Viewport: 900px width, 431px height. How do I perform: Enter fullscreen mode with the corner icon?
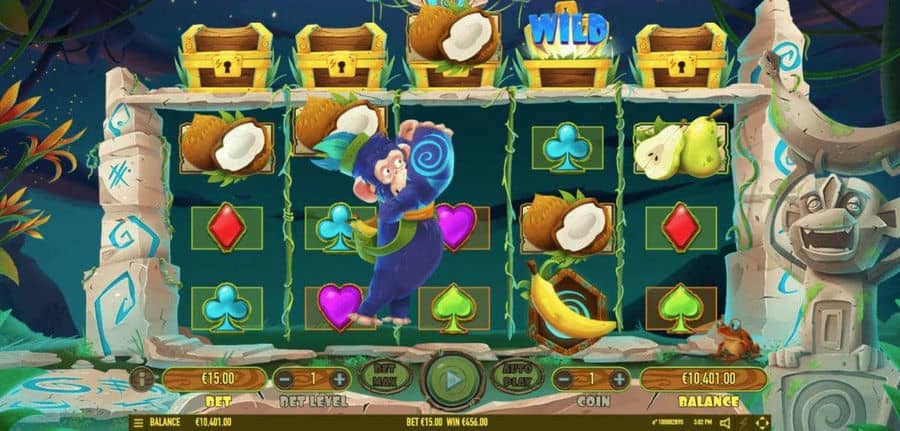(762, 423)
